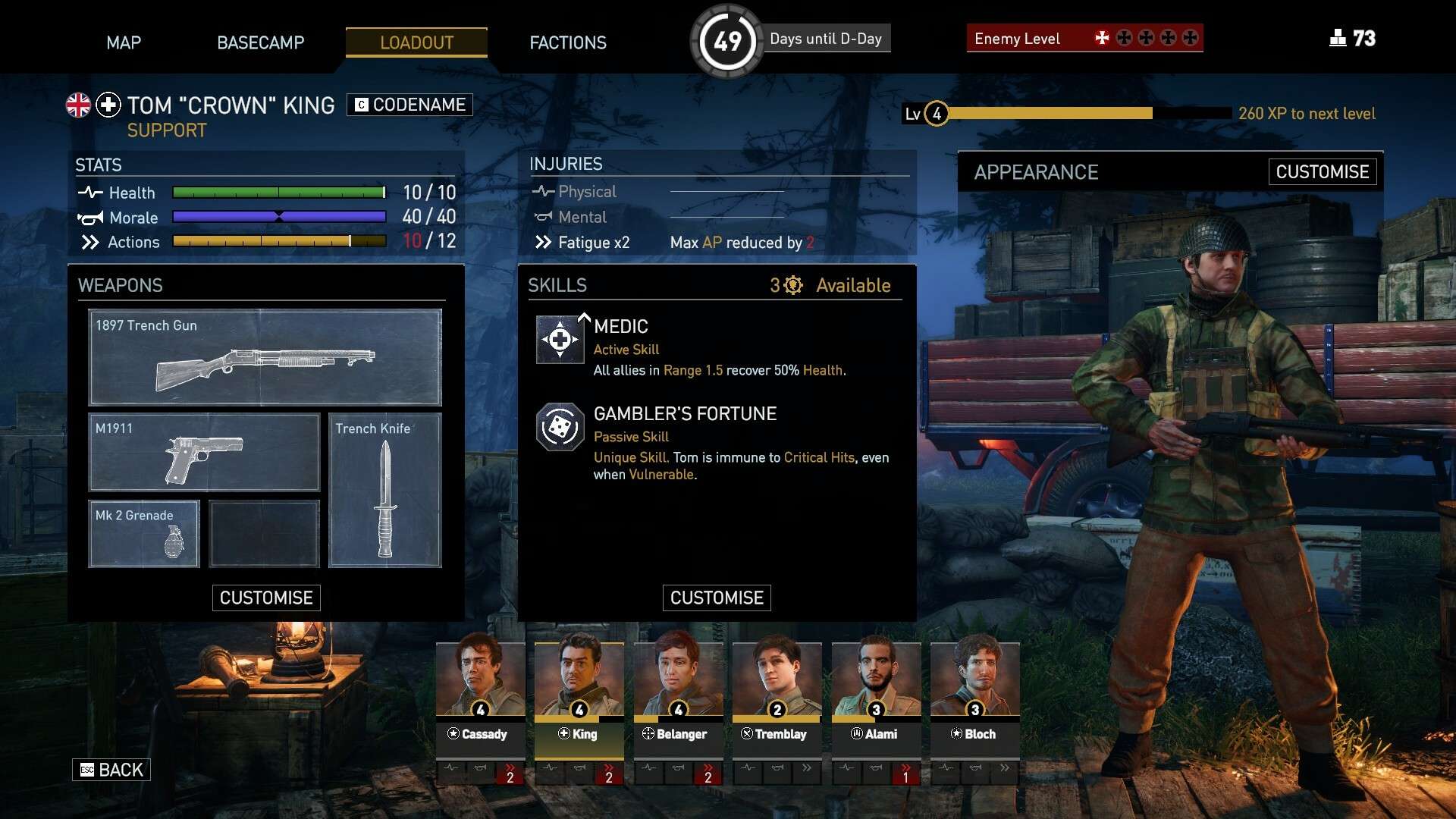Click the Mk 2 Grenade slot
This screenshot has height=819, width=1456.
[144, 534]
